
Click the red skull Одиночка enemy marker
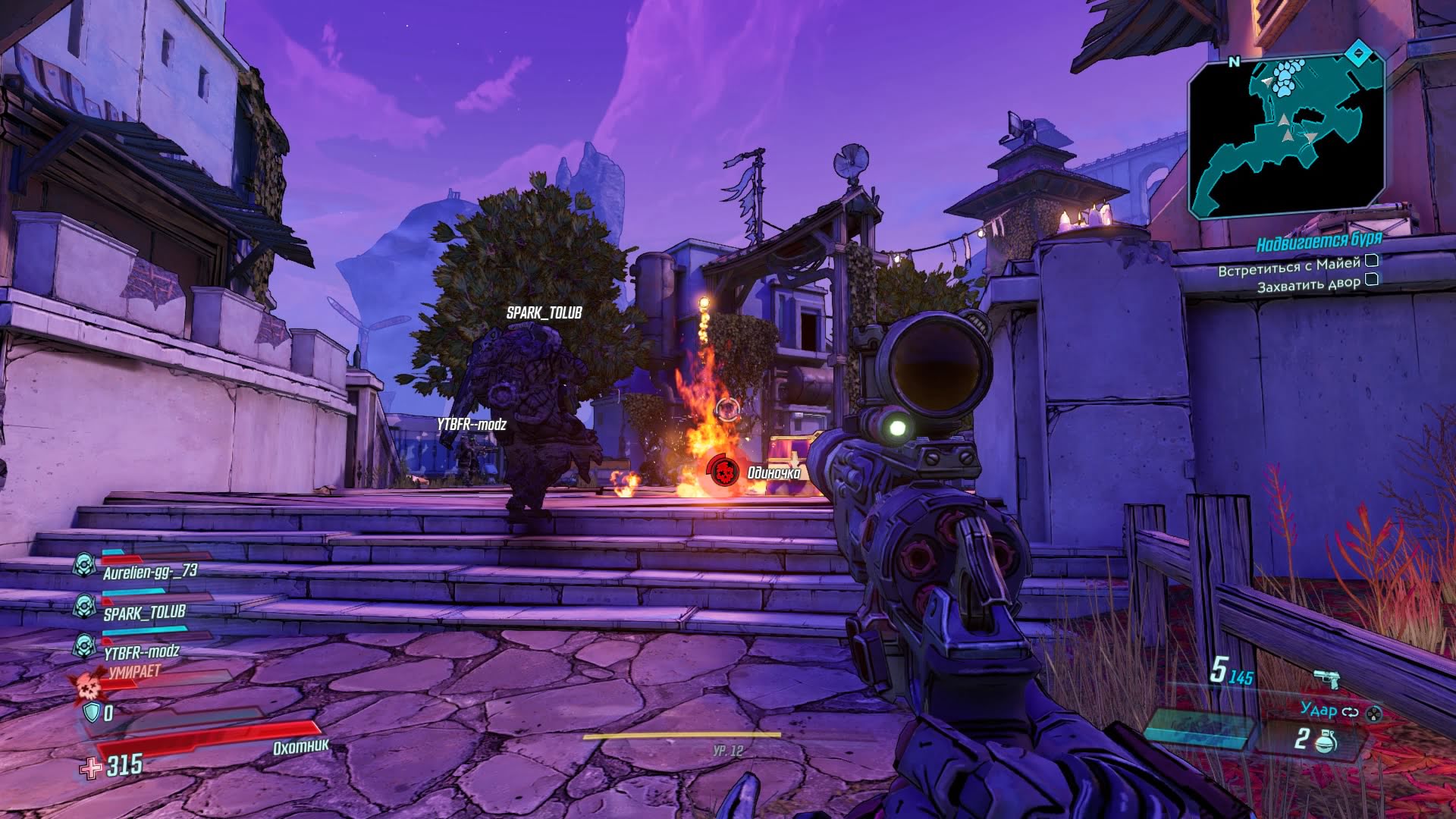click(x=724, y=472)
